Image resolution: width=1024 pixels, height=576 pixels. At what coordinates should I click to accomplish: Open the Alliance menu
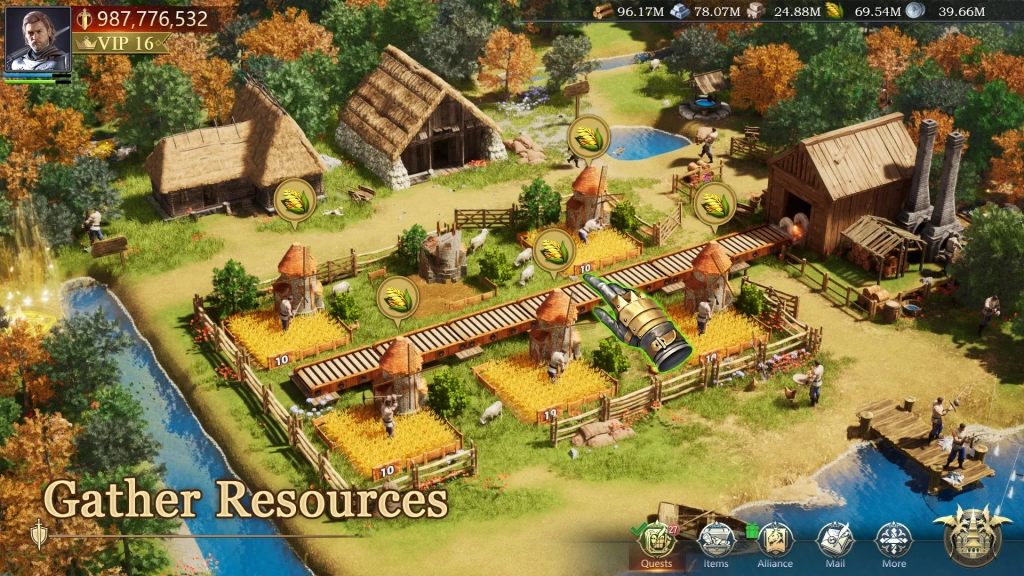click(775, 543)
